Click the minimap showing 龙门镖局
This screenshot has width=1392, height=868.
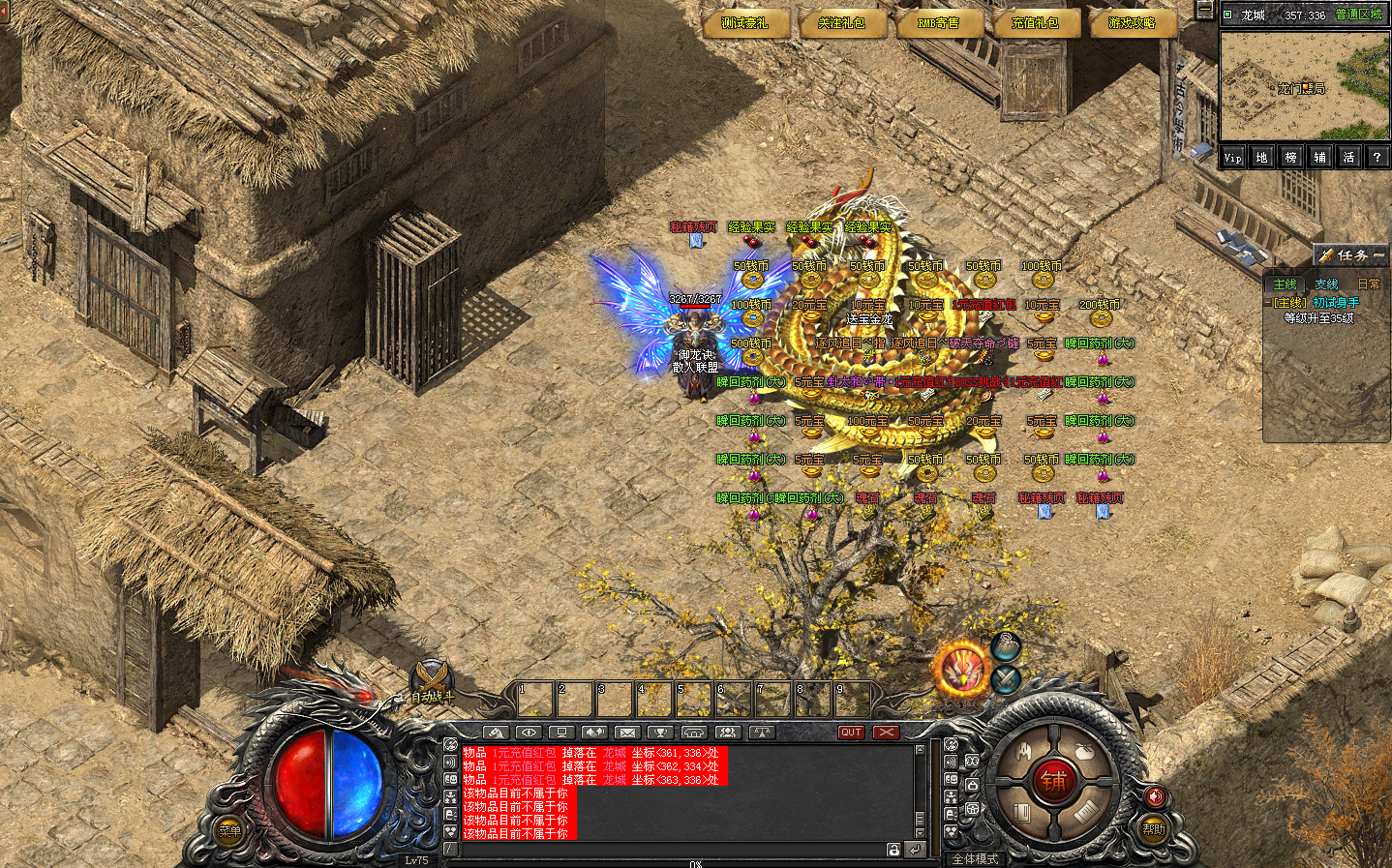(x=1304, y=86)
